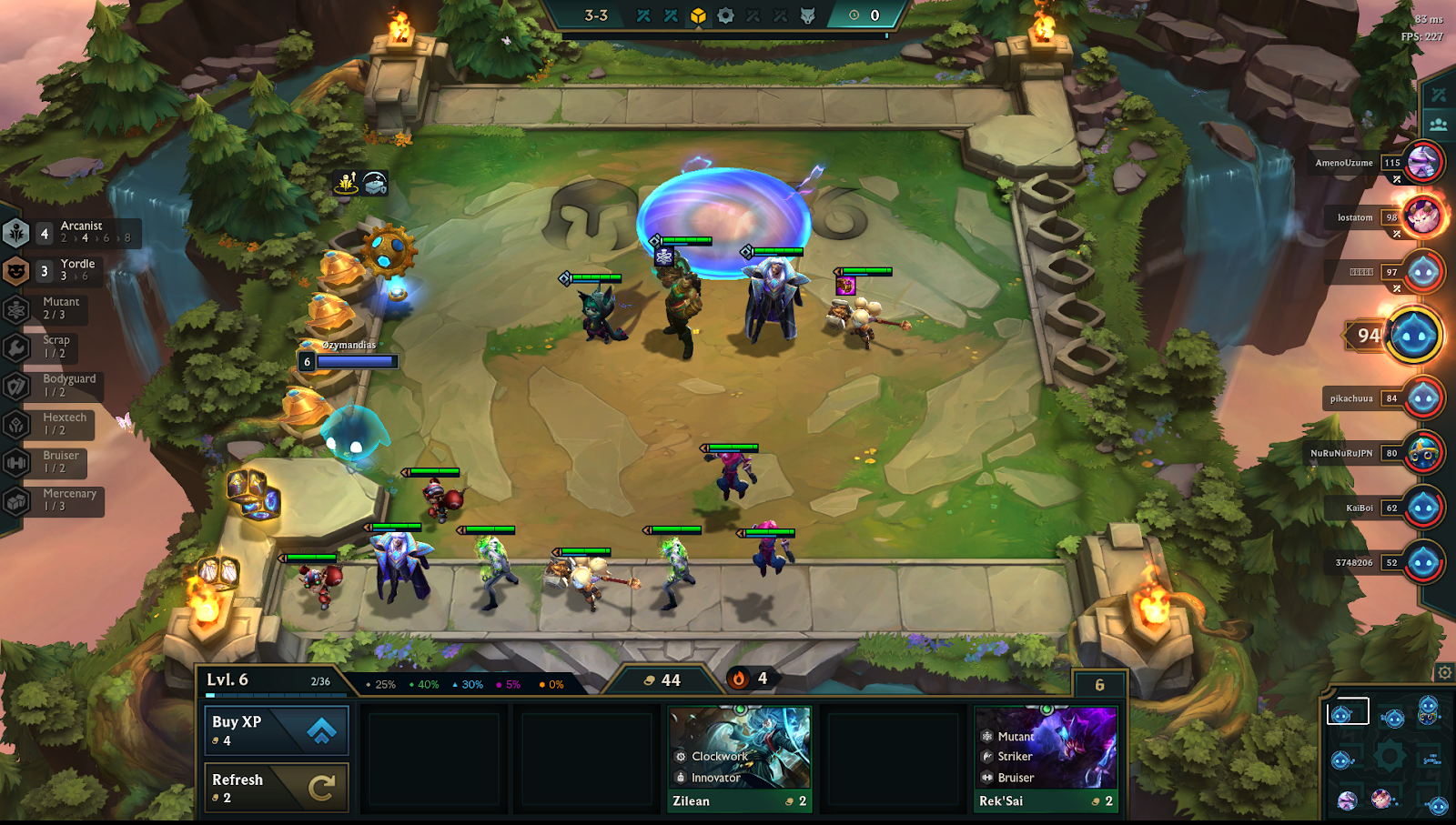Click the Buy XP button

click(276, 729)
